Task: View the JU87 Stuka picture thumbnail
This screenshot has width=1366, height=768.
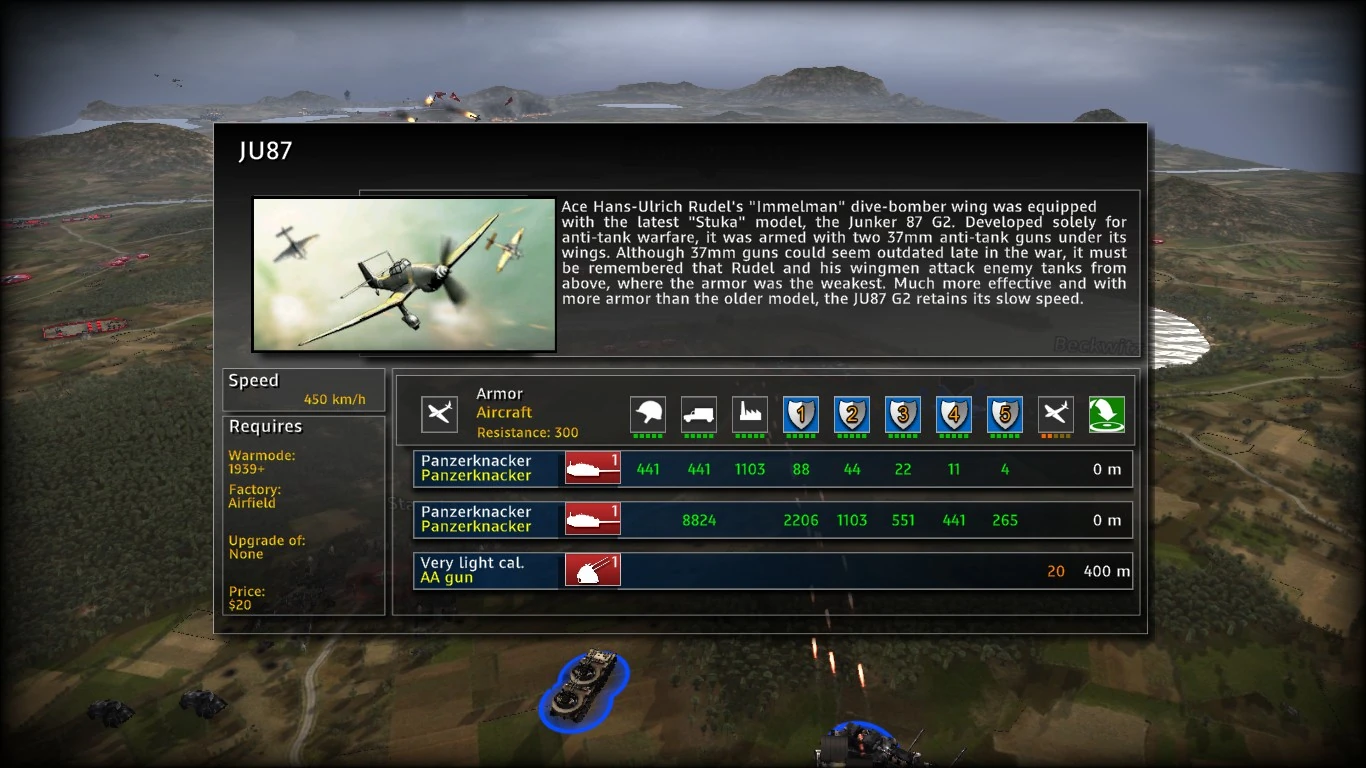Action: [404, 274]
